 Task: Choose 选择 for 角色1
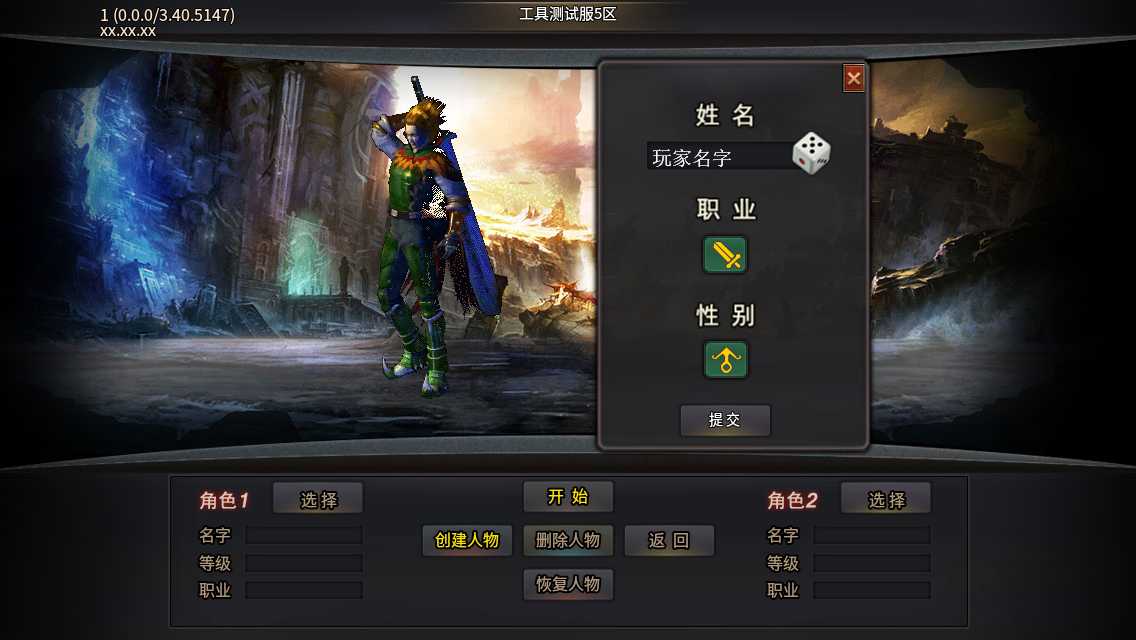coord(318,500)
